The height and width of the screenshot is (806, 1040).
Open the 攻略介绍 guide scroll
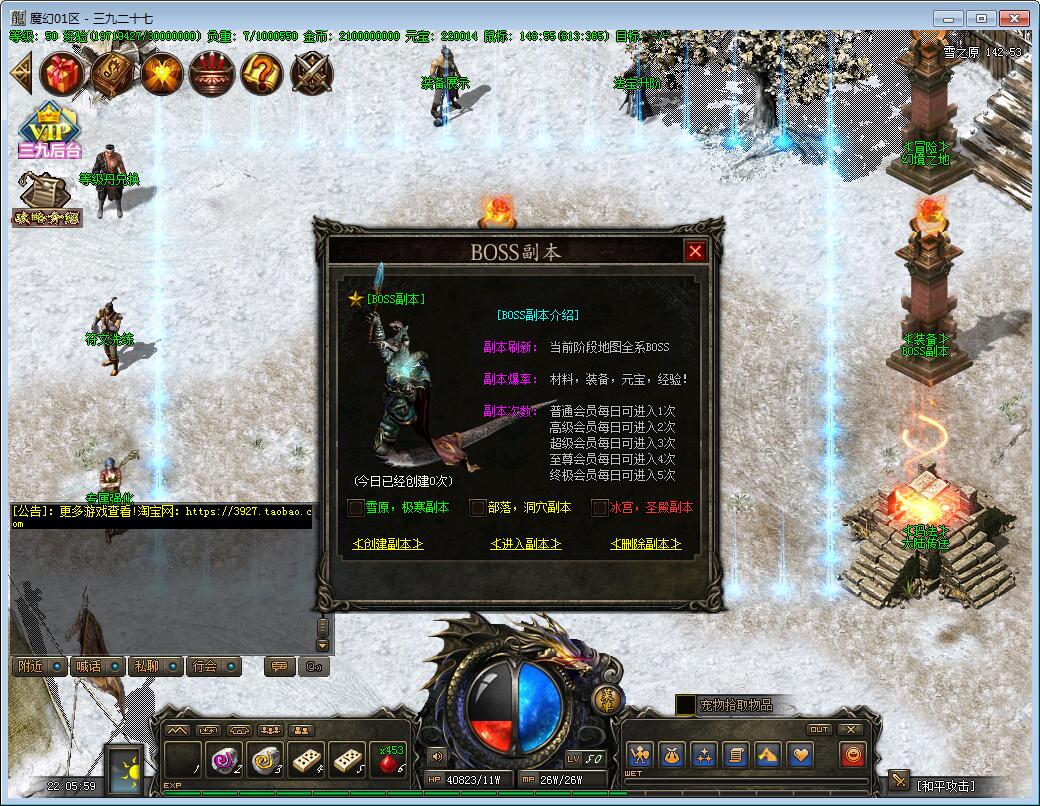click(x=46, y=199)
